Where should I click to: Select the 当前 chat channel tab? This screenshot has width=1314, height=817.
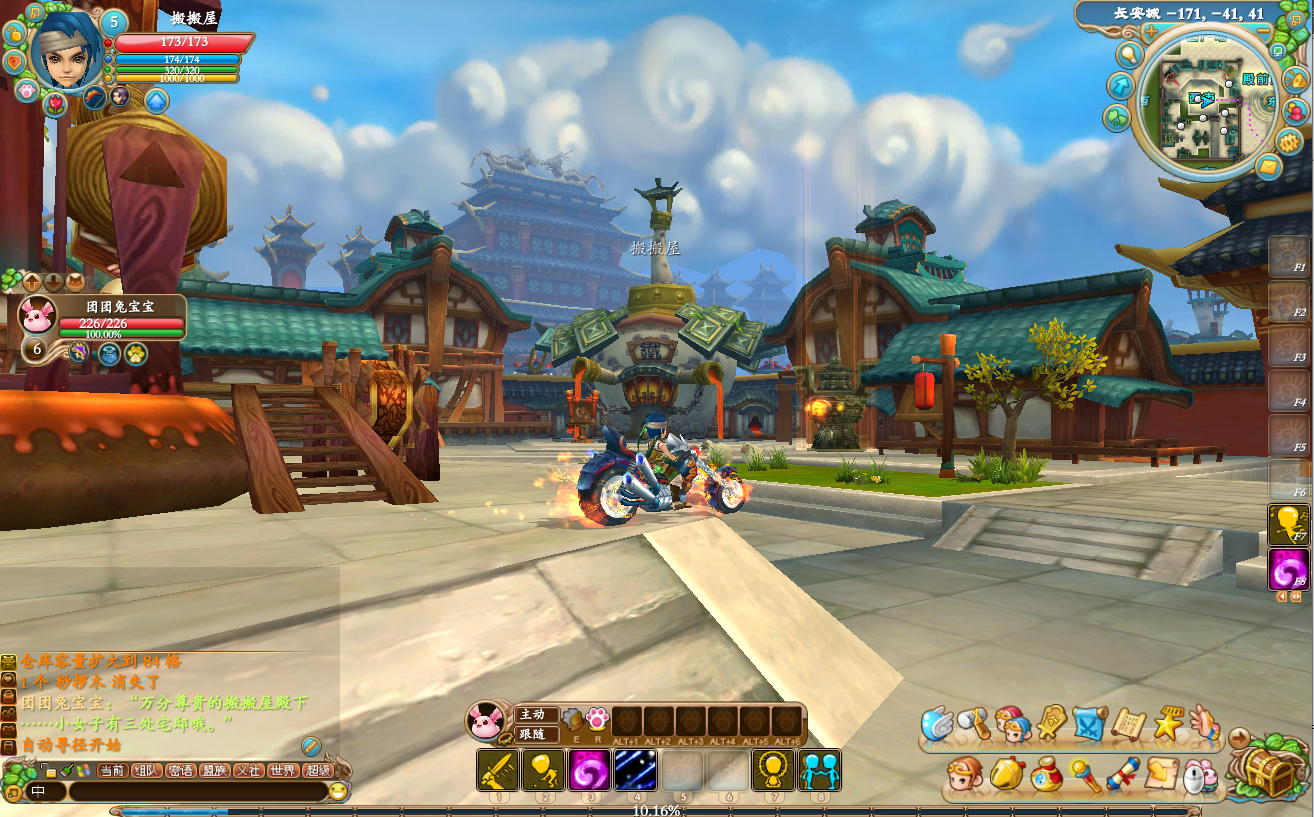pos(112,770)
